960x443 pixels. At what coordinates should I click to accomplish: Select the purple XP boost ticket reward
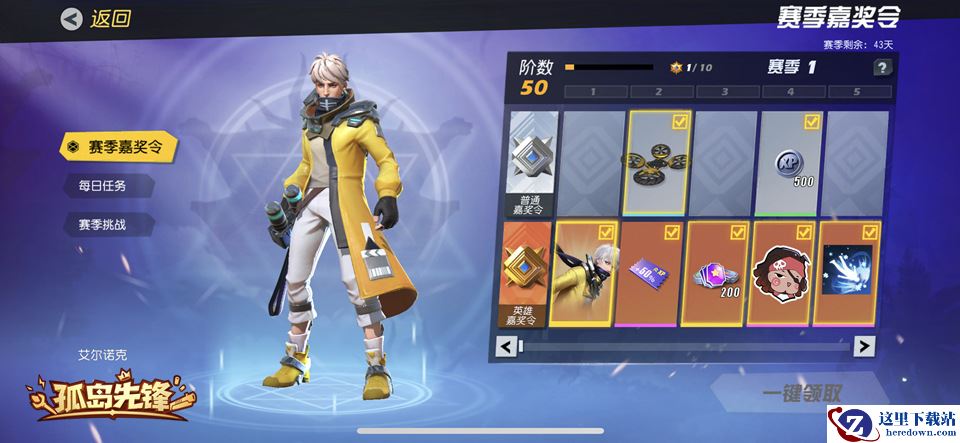pos(650,274)
